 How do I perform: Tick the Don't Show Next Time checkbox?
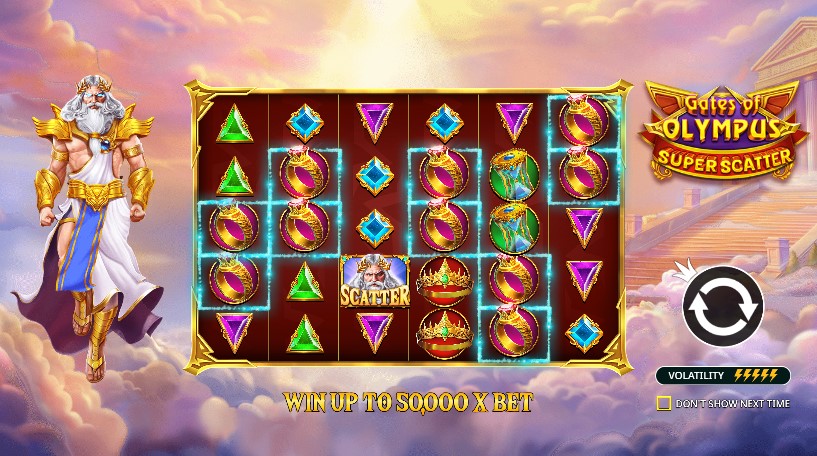[x=663, y=403]
